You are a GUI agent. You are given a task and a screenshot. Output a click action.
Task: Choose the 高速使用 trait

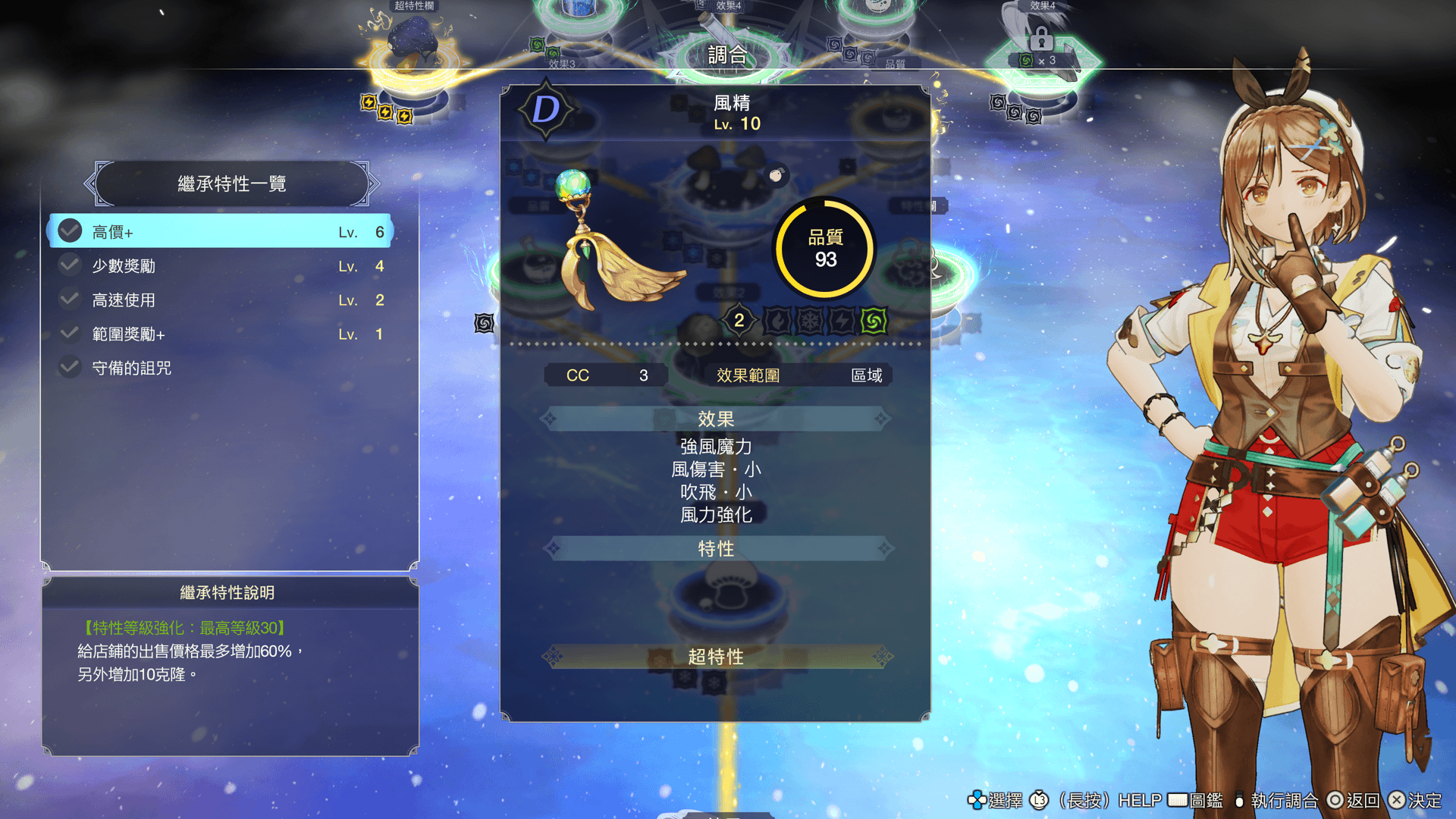click(220, 300)
